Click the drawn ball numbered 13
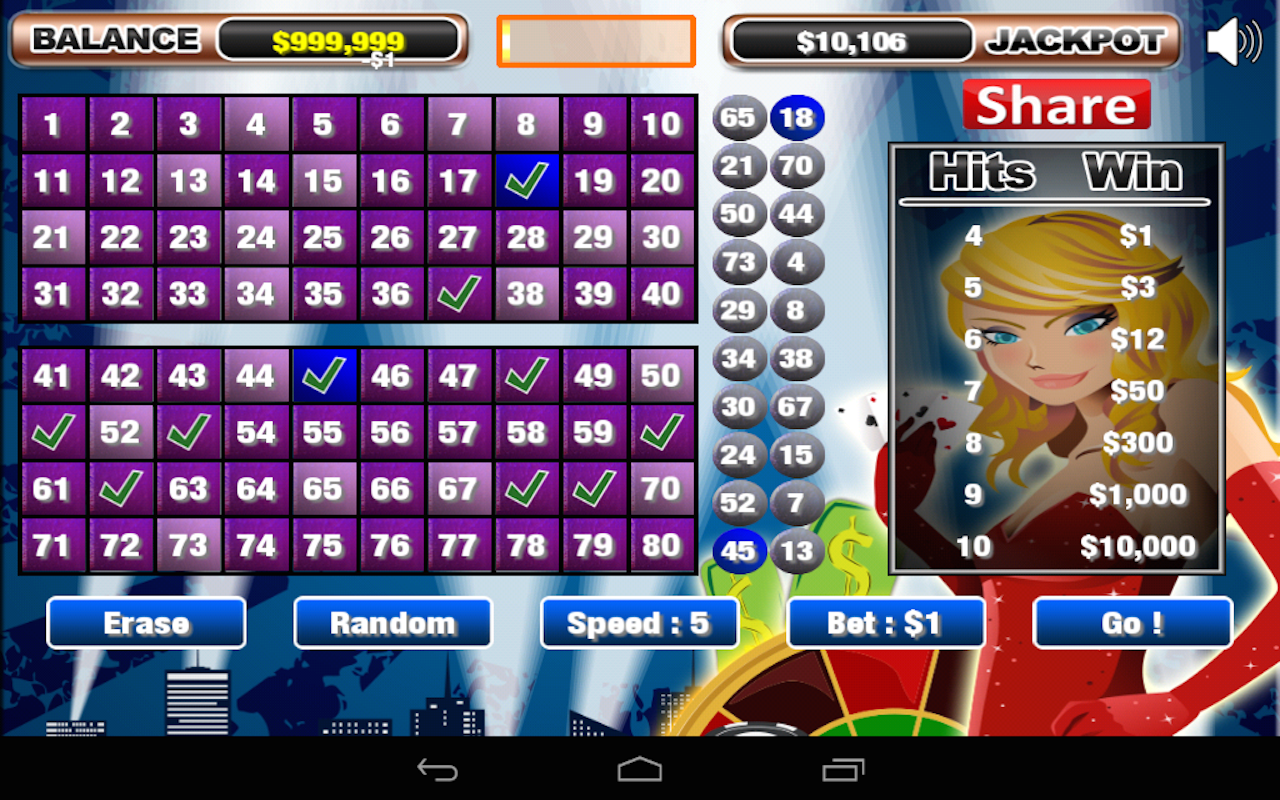Viewport: 1280px width, 800px height. 797,551
